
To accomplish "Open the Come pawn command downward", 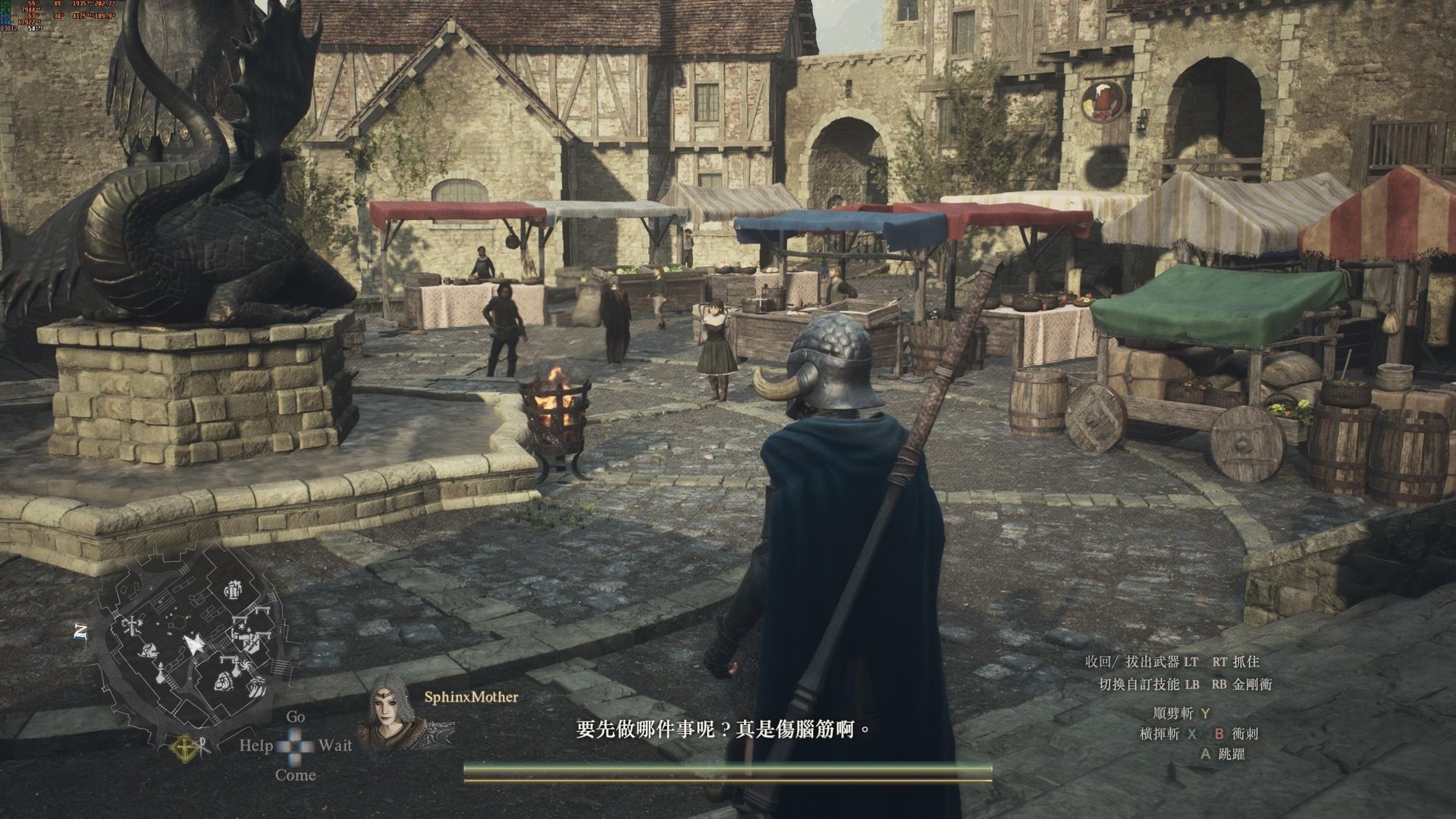I will click(x=296, y=774).
